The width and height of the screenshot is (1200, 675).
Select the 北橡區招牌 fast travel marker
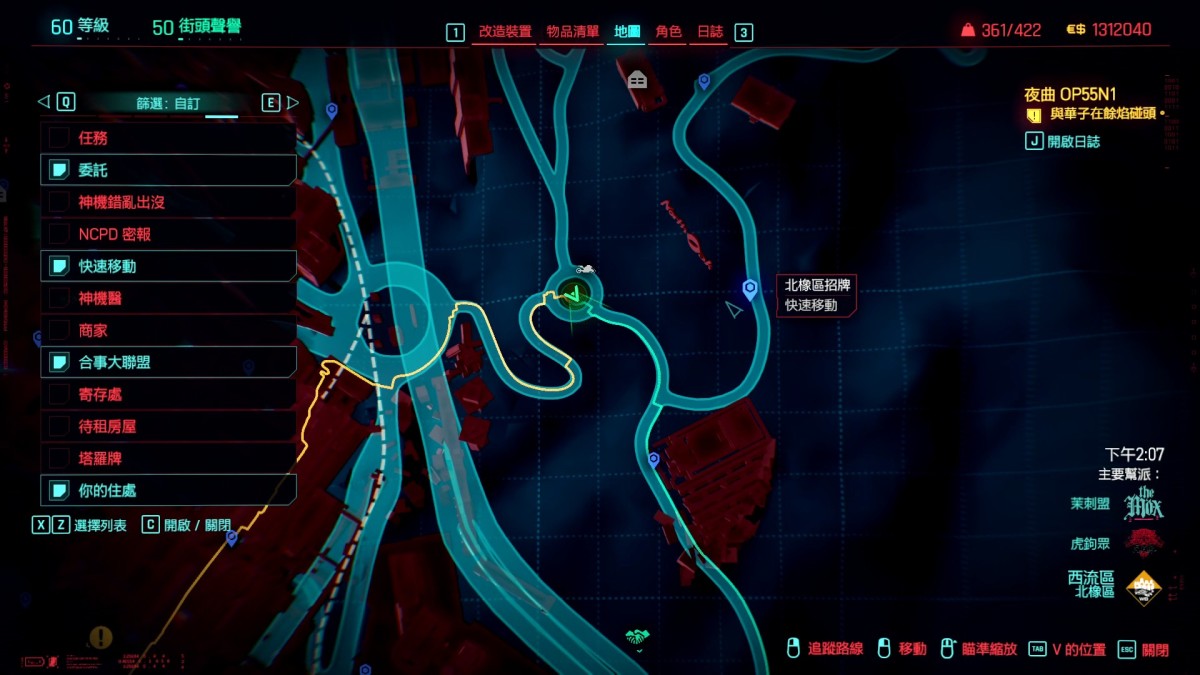pos(750,289)
